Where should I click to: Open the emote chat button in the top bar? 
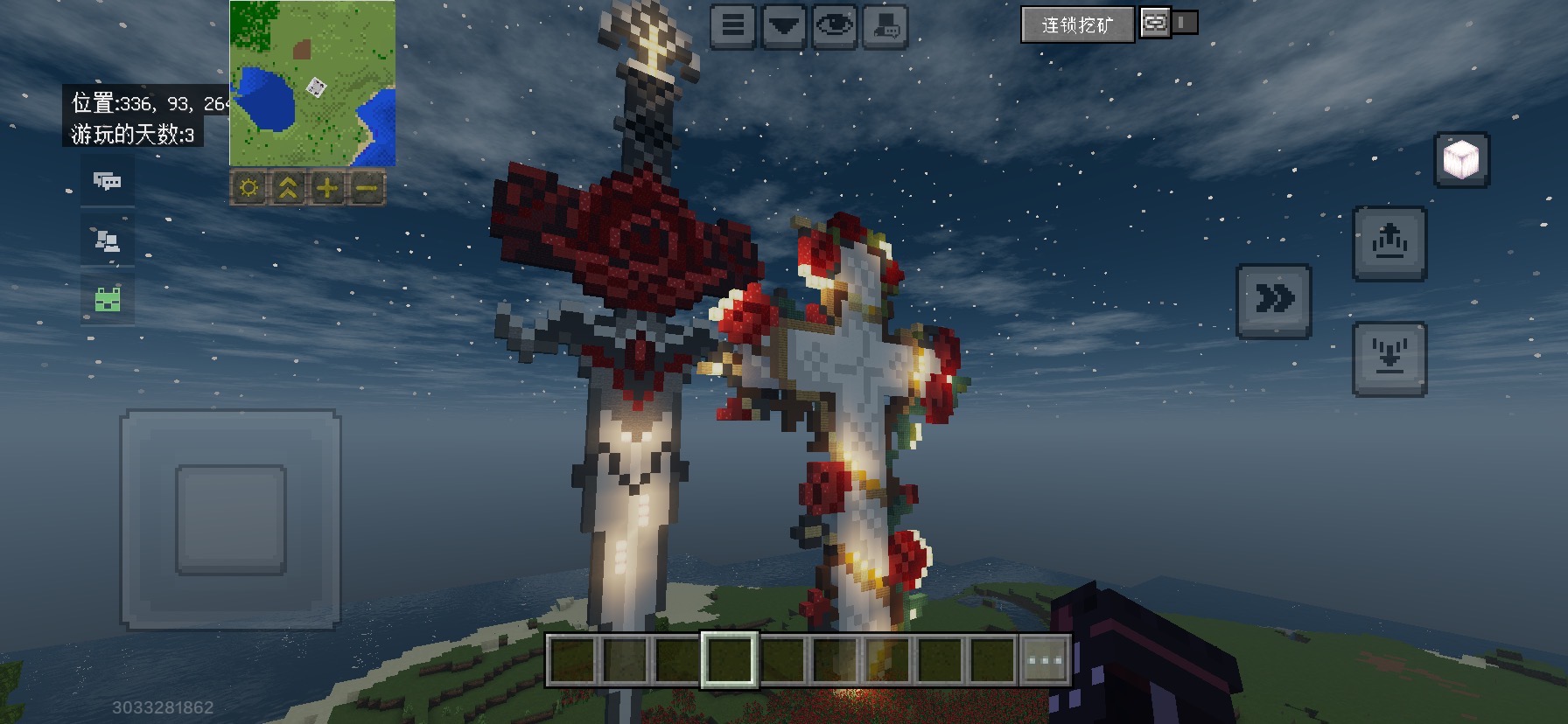coord(885,26)
